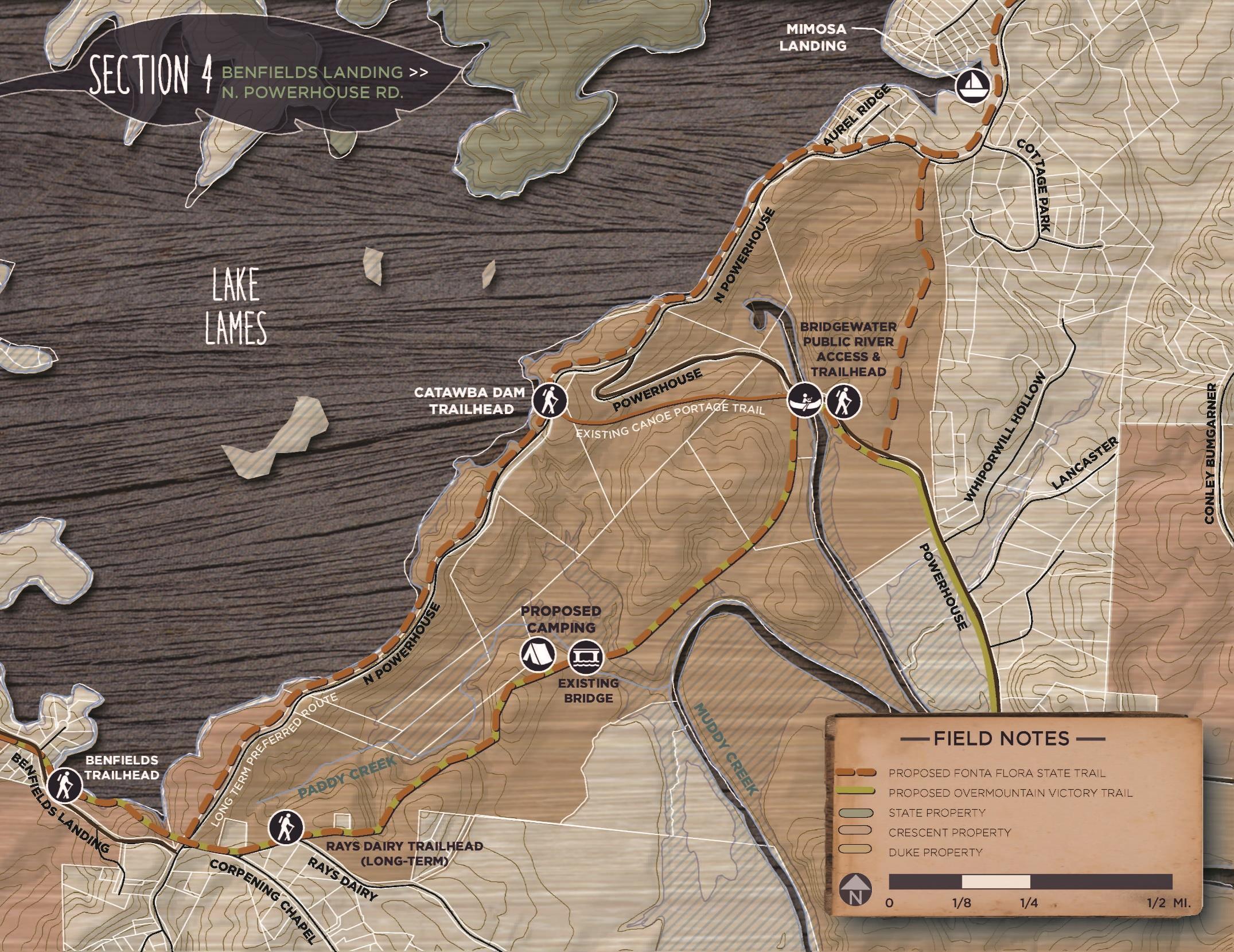Click the Crescent Property legend entry
The width and height of the screenshot is (1234, 952).
pyautogui.click(x=949, y=832)
